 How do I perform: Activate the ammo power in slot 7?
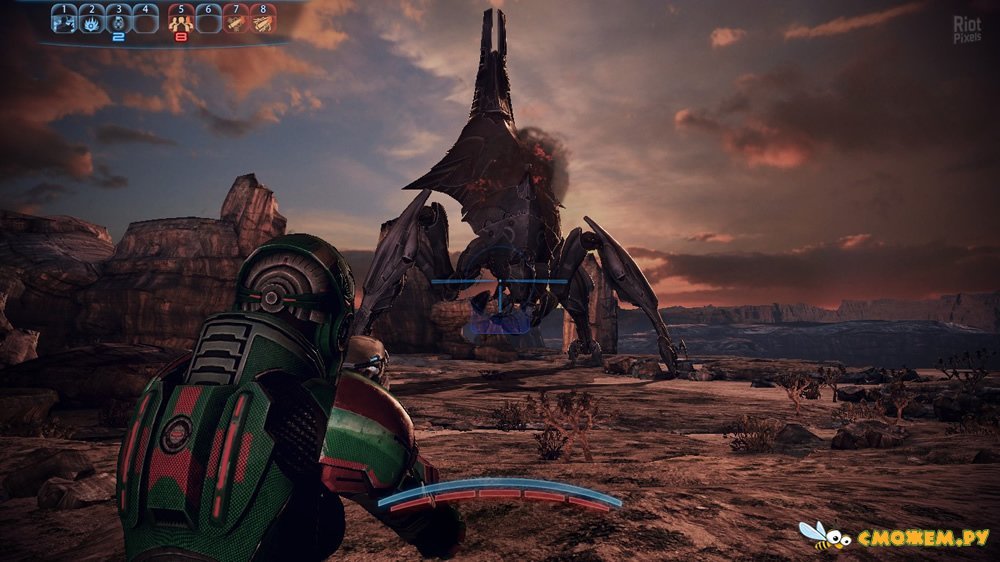[235, 22]
